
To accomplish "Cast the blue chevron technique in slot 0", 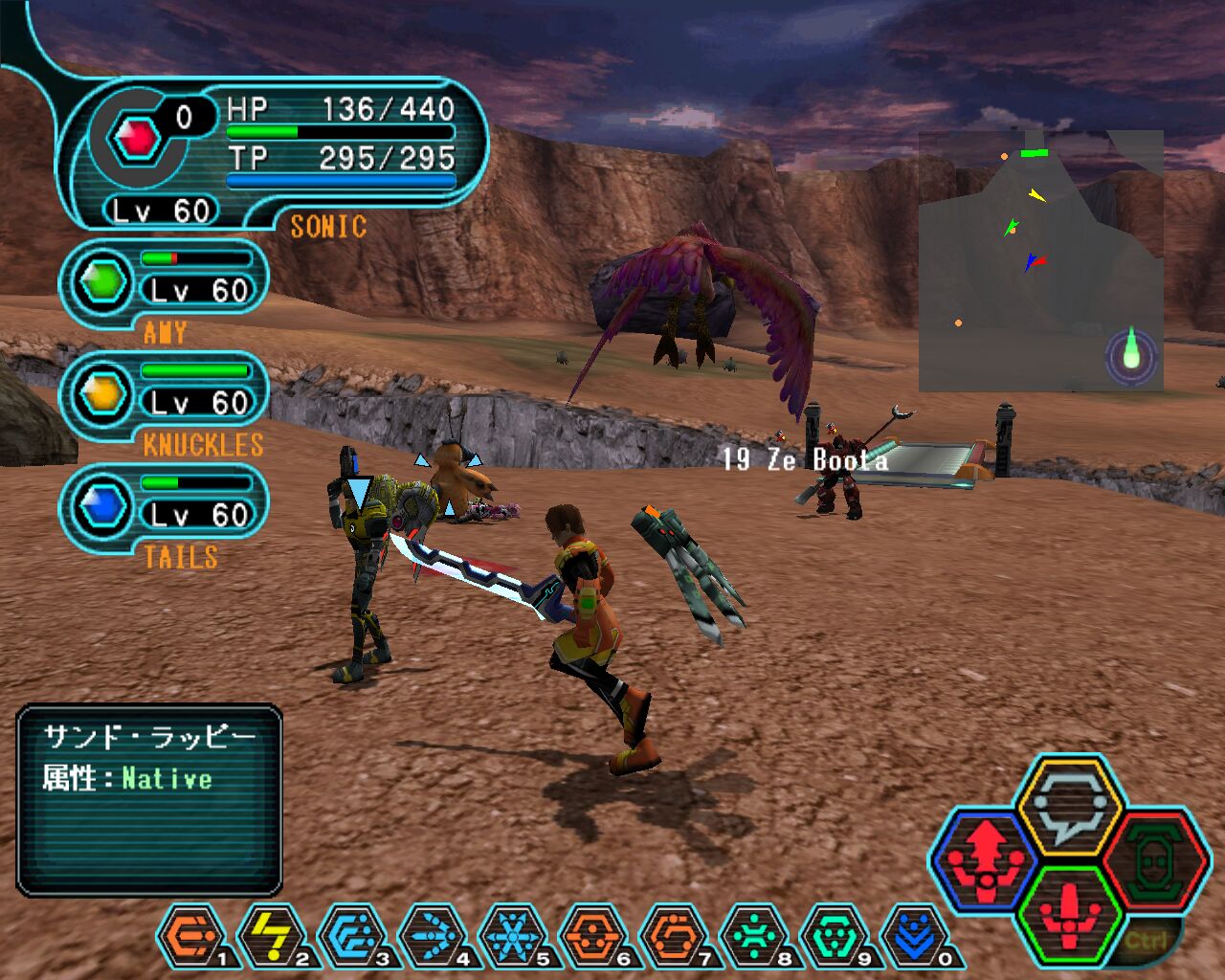I will pyautogui.click(x=914, y=935).
